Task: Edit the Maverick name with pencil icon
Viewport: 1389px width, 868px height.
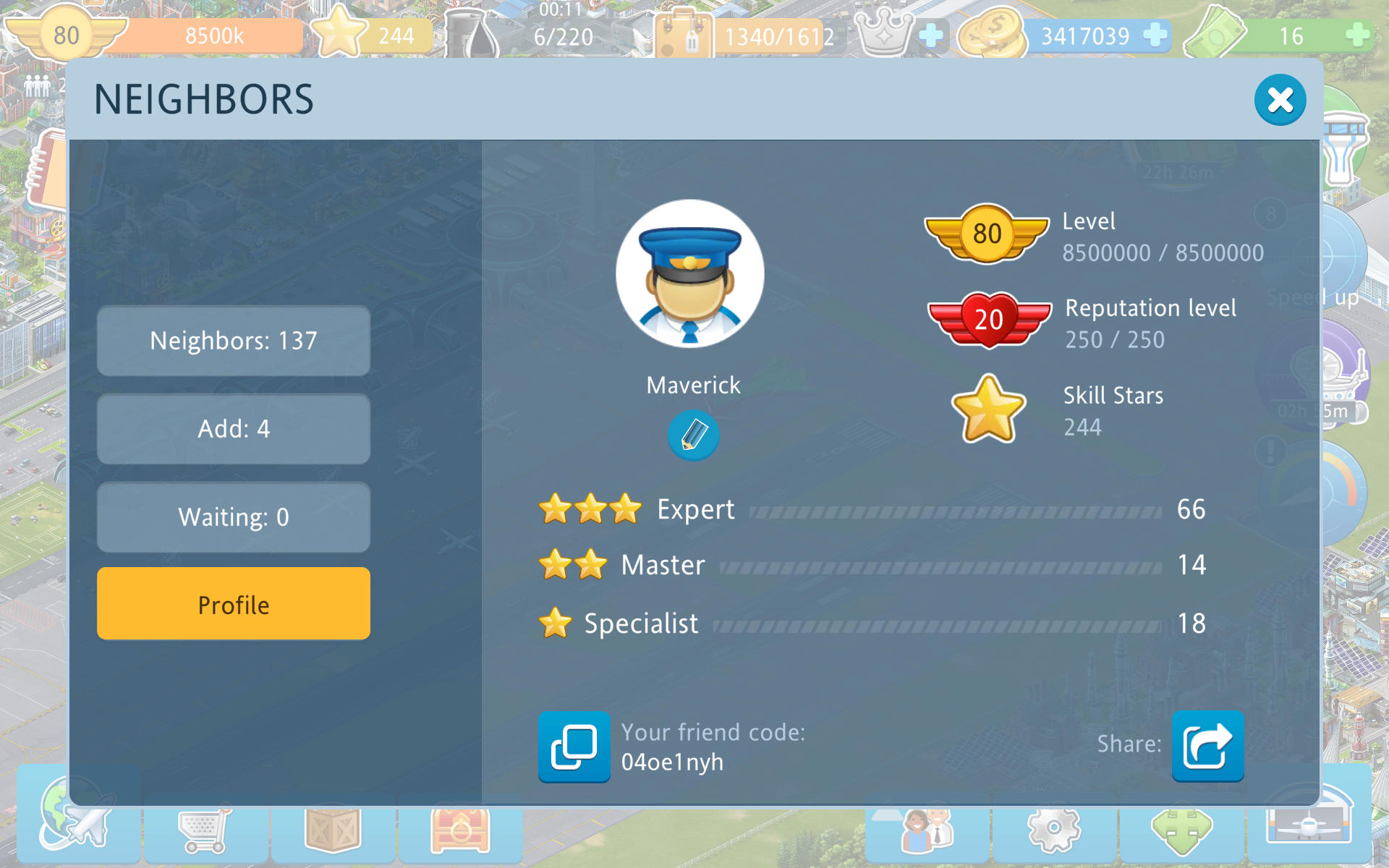Action: point(693,435)
